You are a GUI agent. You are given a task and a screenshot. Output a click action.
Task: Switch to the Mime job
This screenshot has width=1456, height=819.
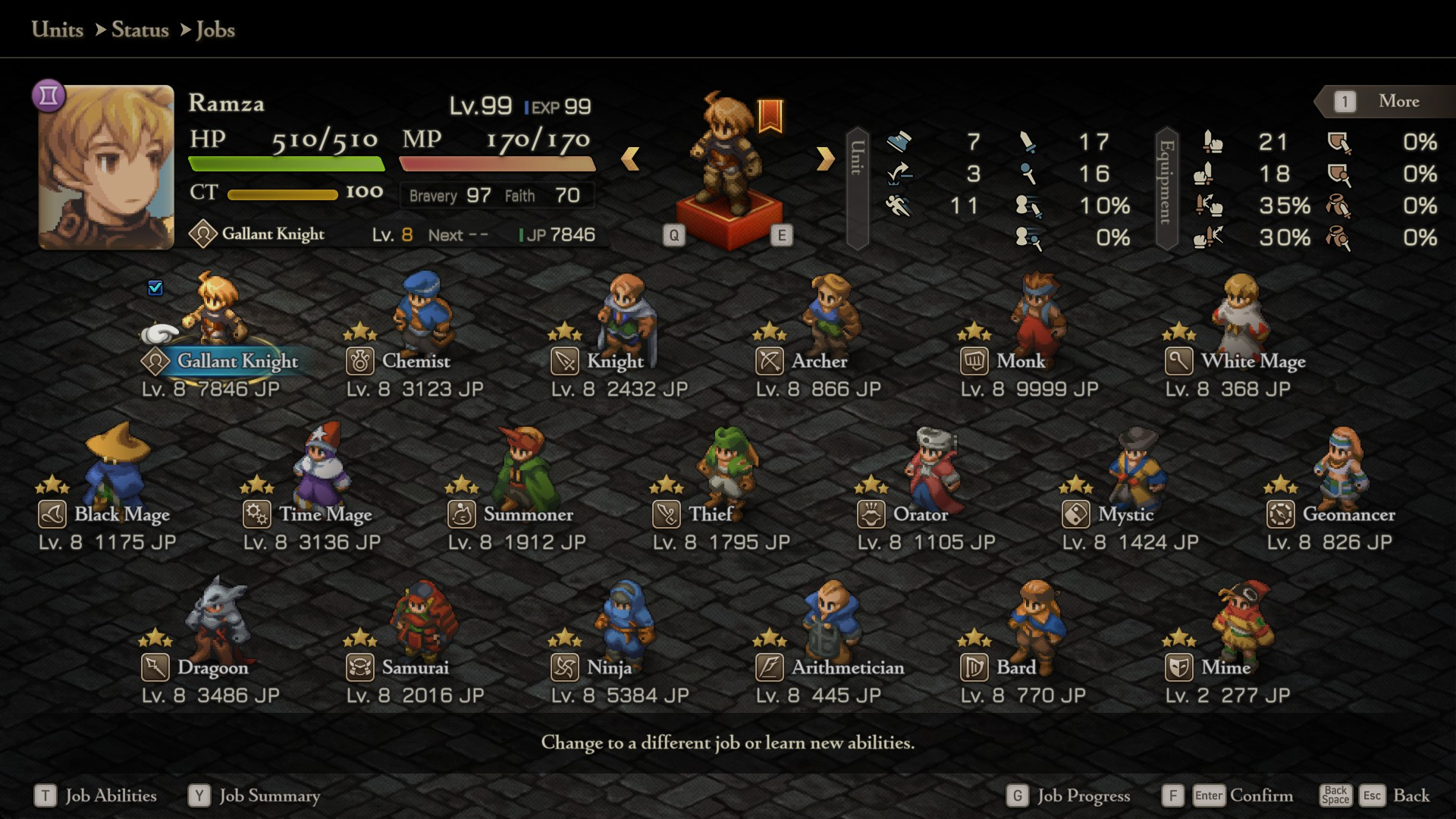pos(1225,667)
